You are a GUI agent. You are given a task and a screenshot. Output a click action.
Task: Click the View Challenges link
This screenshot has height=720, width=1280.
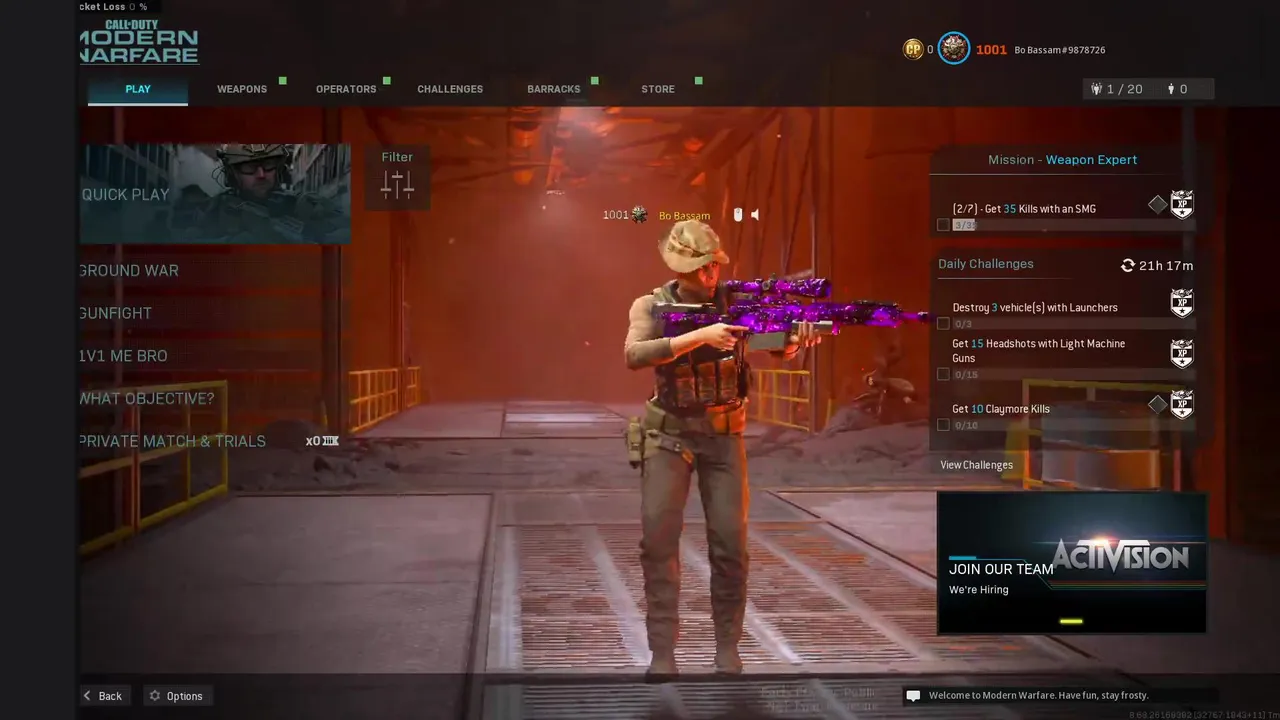[x=976, y=465]
